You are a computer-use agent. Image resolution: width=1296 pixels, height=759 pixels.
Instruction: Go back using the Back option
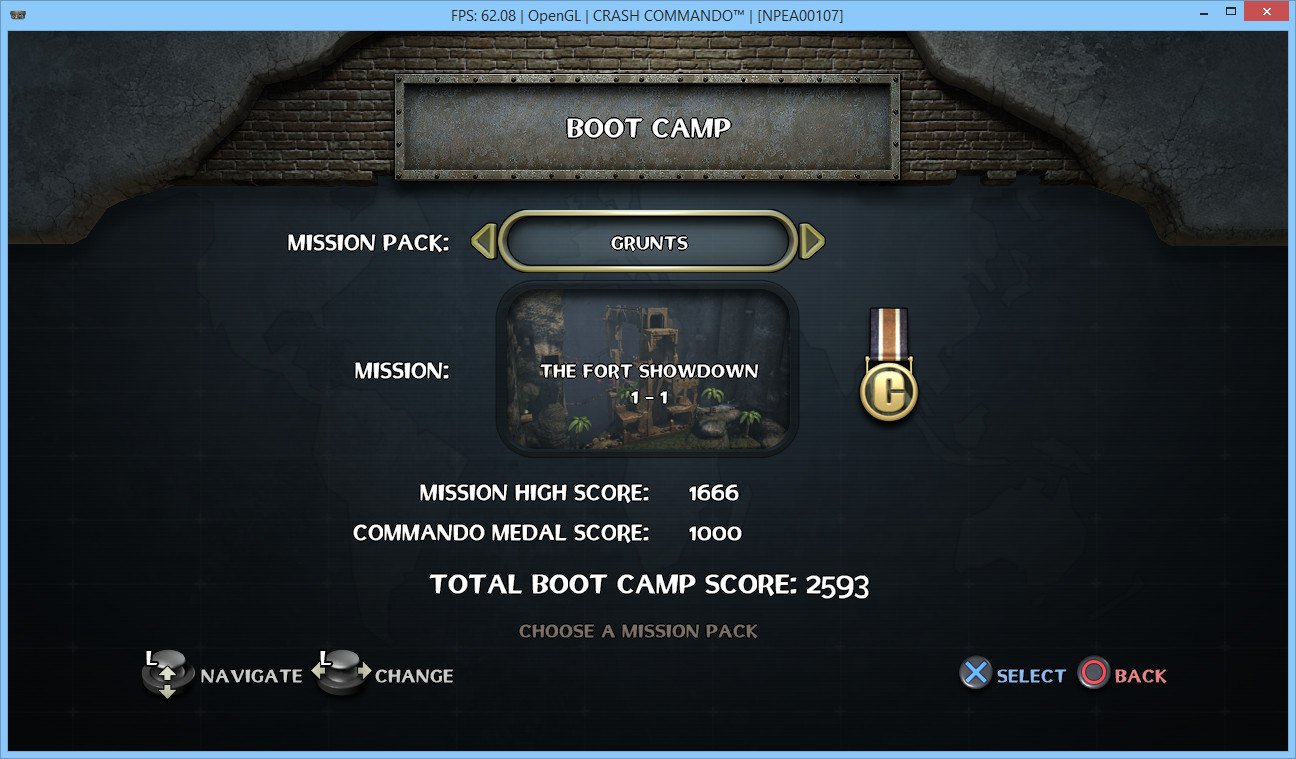coord(1123,675)
